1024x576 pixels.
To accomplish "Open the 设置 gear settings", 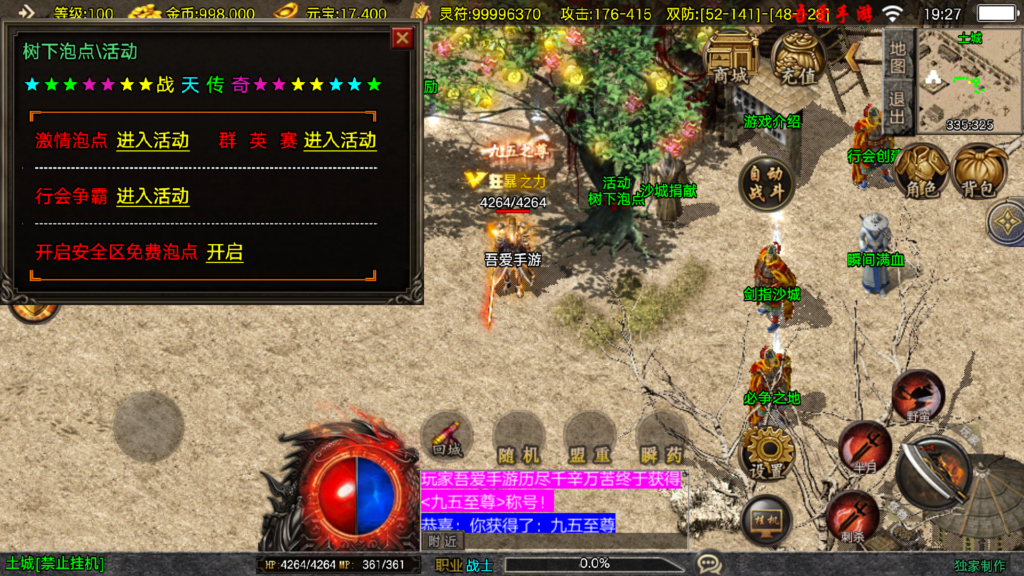I will coord(766,453).
